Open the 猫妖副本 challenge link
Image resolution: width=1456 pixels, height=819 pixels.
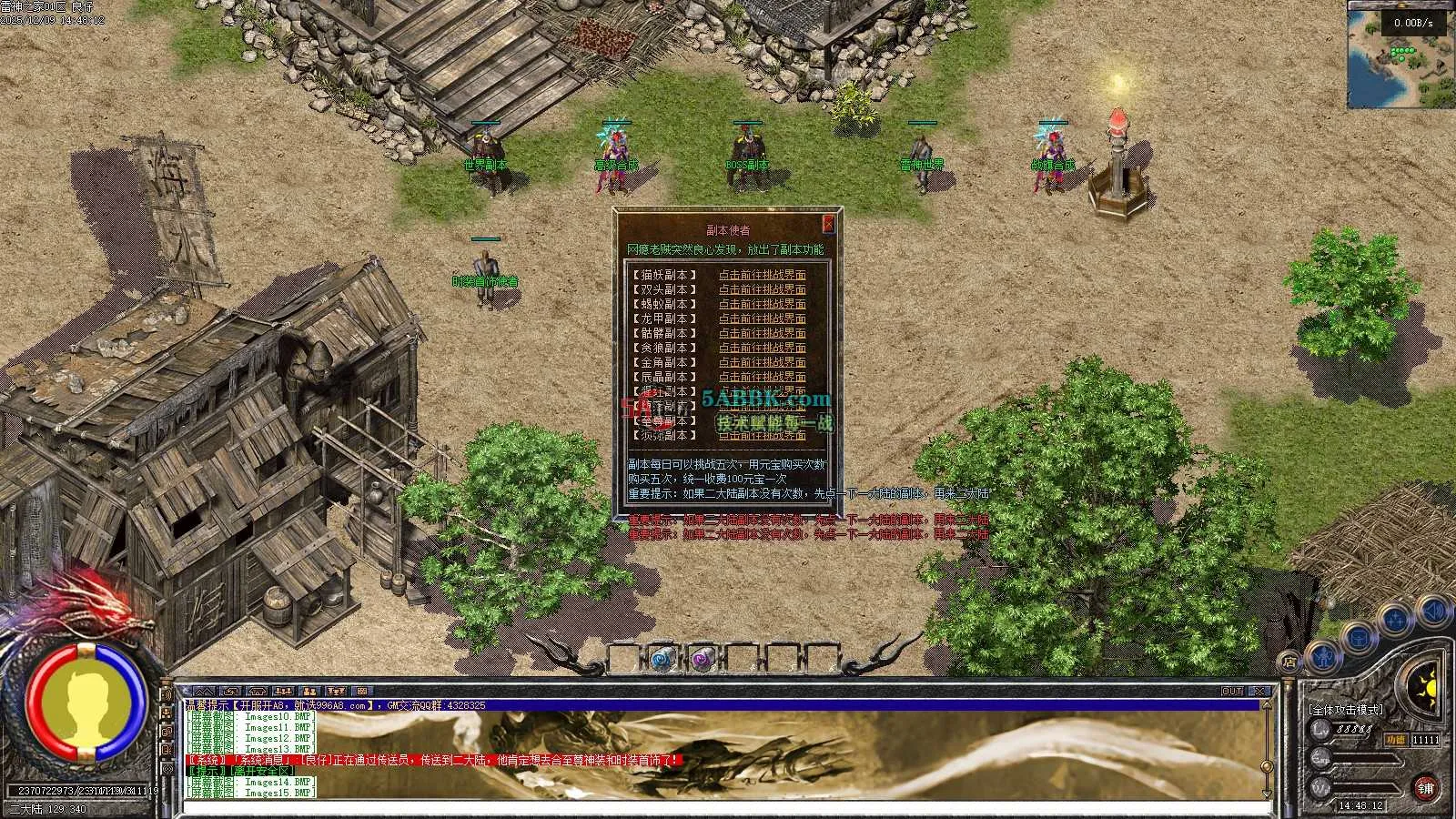(x=762, y=275)
